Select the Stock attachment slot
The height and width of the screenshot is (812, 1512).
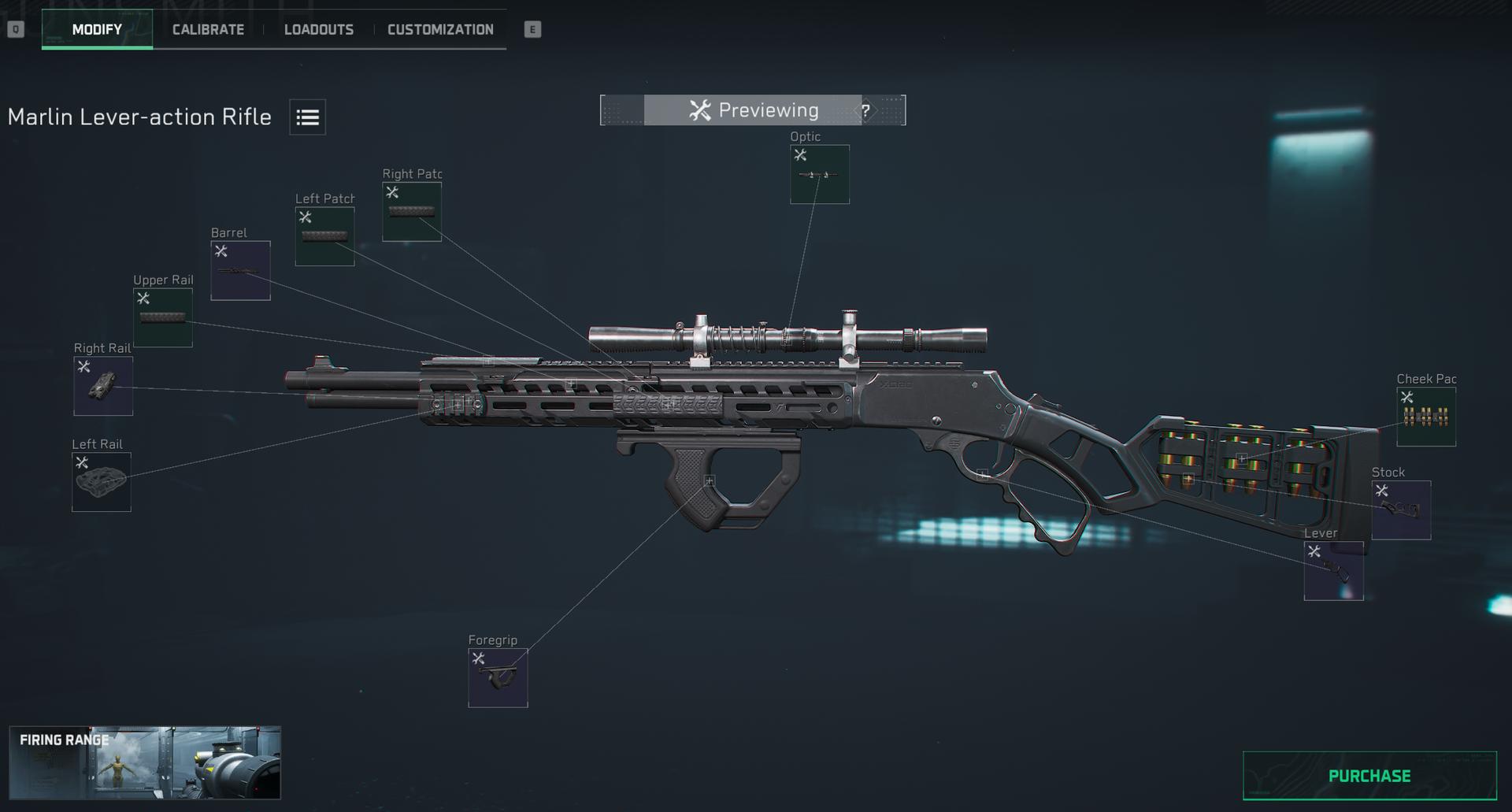(x=1401, y=510)
